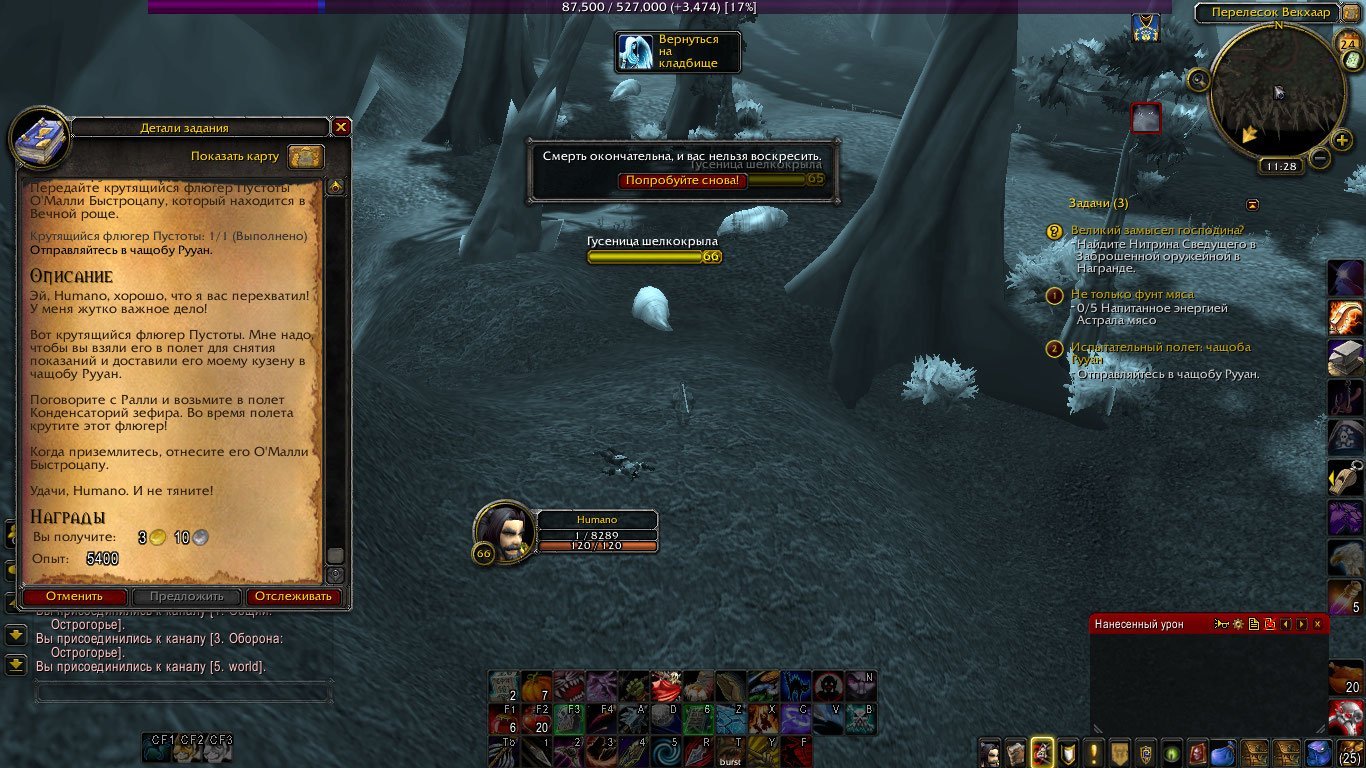Select quest Не только фунт мяса in tracker
Image resolution: width=1366 pixels, height=768 pixels.
[x=1132, y=294]
